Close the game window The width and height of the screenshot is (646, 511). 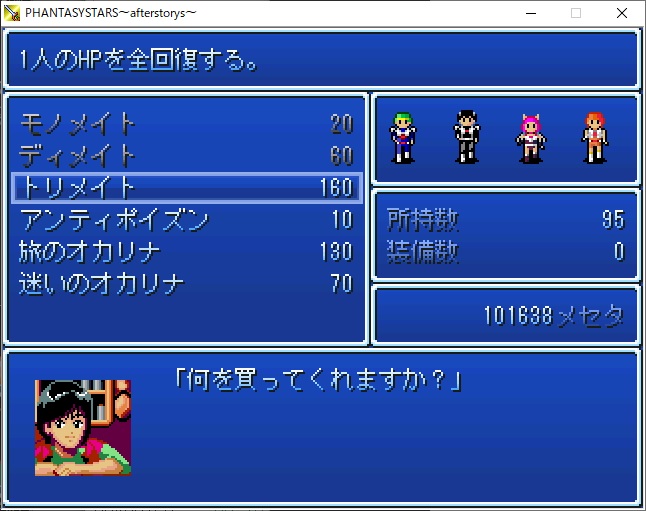coord(622,13)
